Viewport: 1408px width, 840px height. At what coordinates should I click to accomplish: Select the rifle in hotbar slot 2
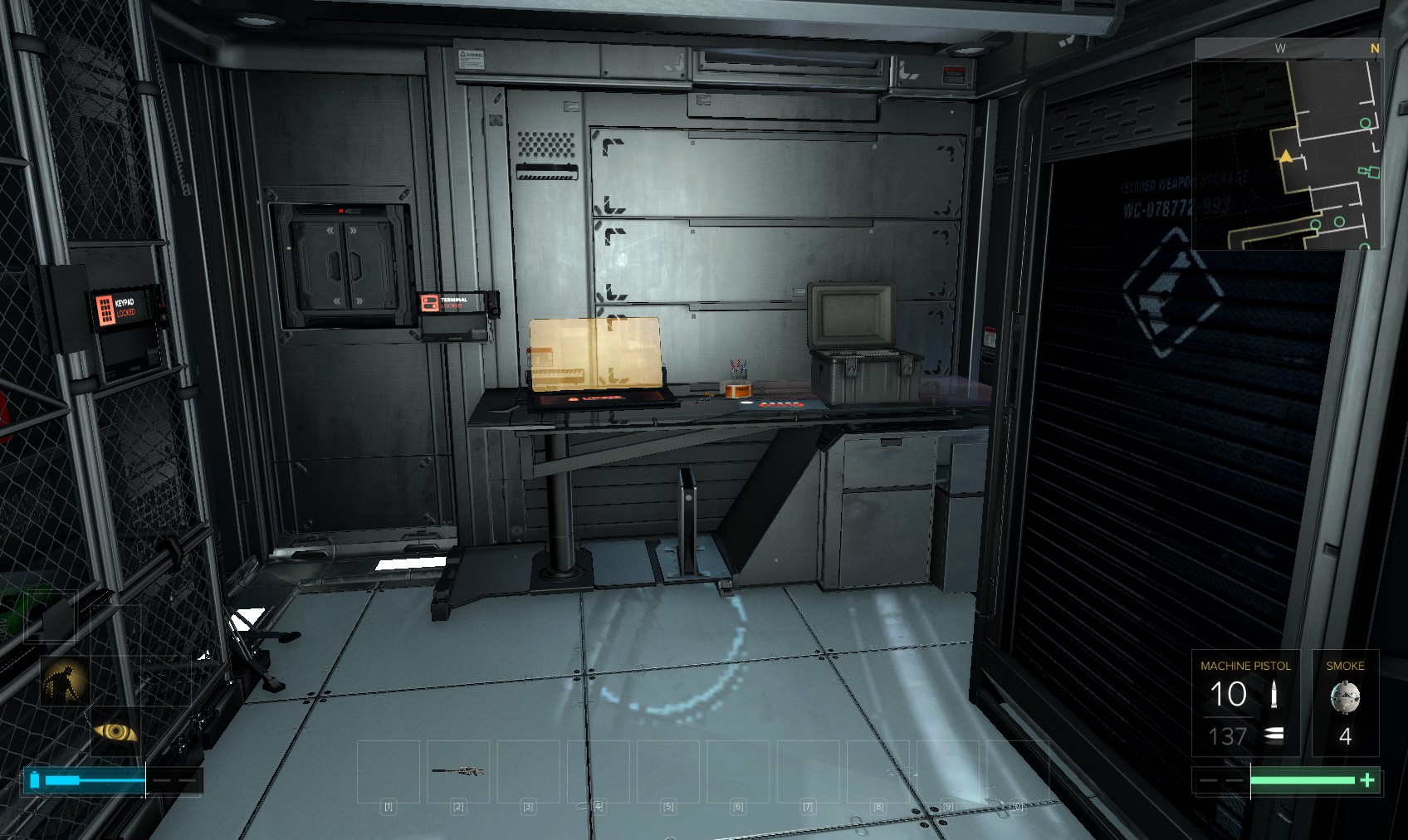tap(457, 771)
